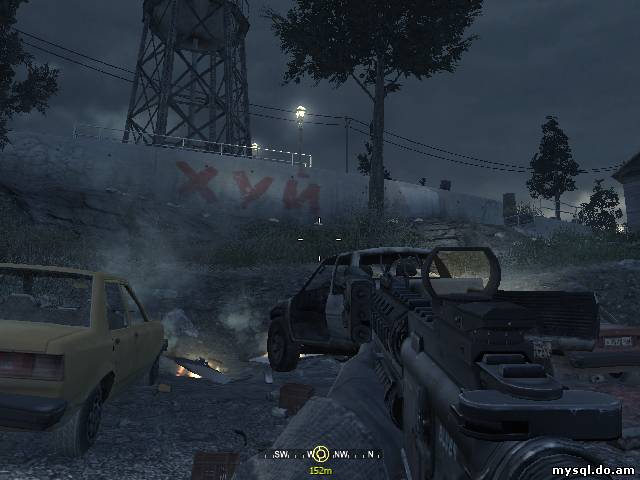Click the yellow objective marker on the compass
Image resolution: width=640 pixels, height=480 pixels.
click(320, 454)
